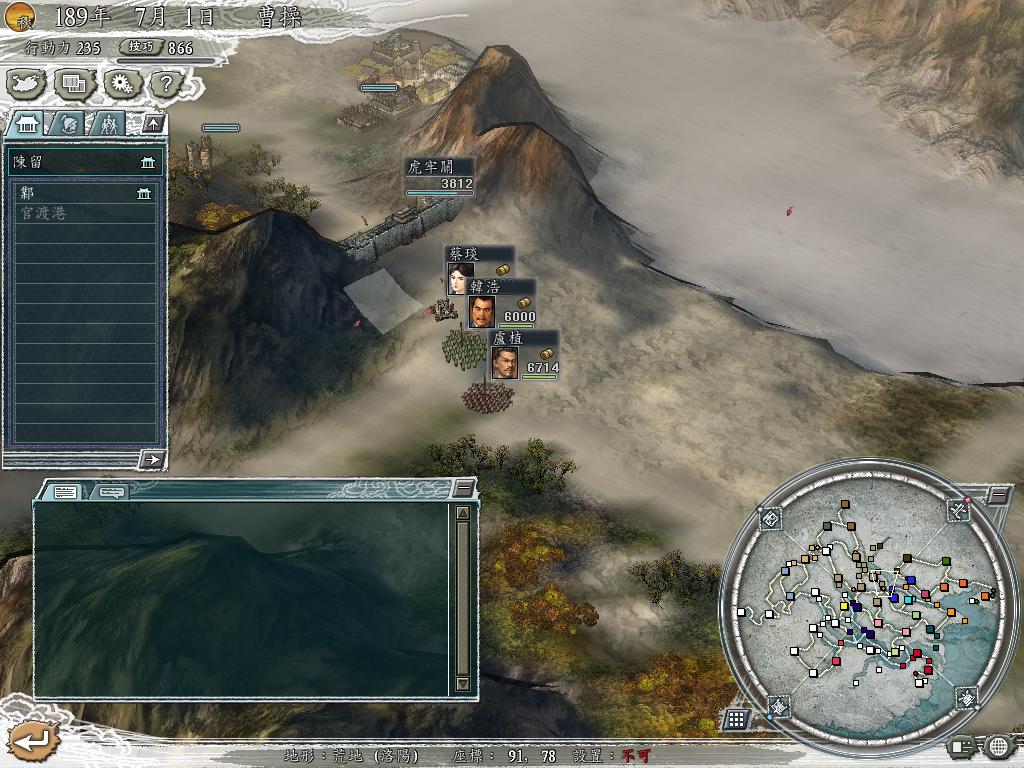Open the map overview button in top toolbar
This screenshot has height=768, width=1024.
click(x=27, y=84)
